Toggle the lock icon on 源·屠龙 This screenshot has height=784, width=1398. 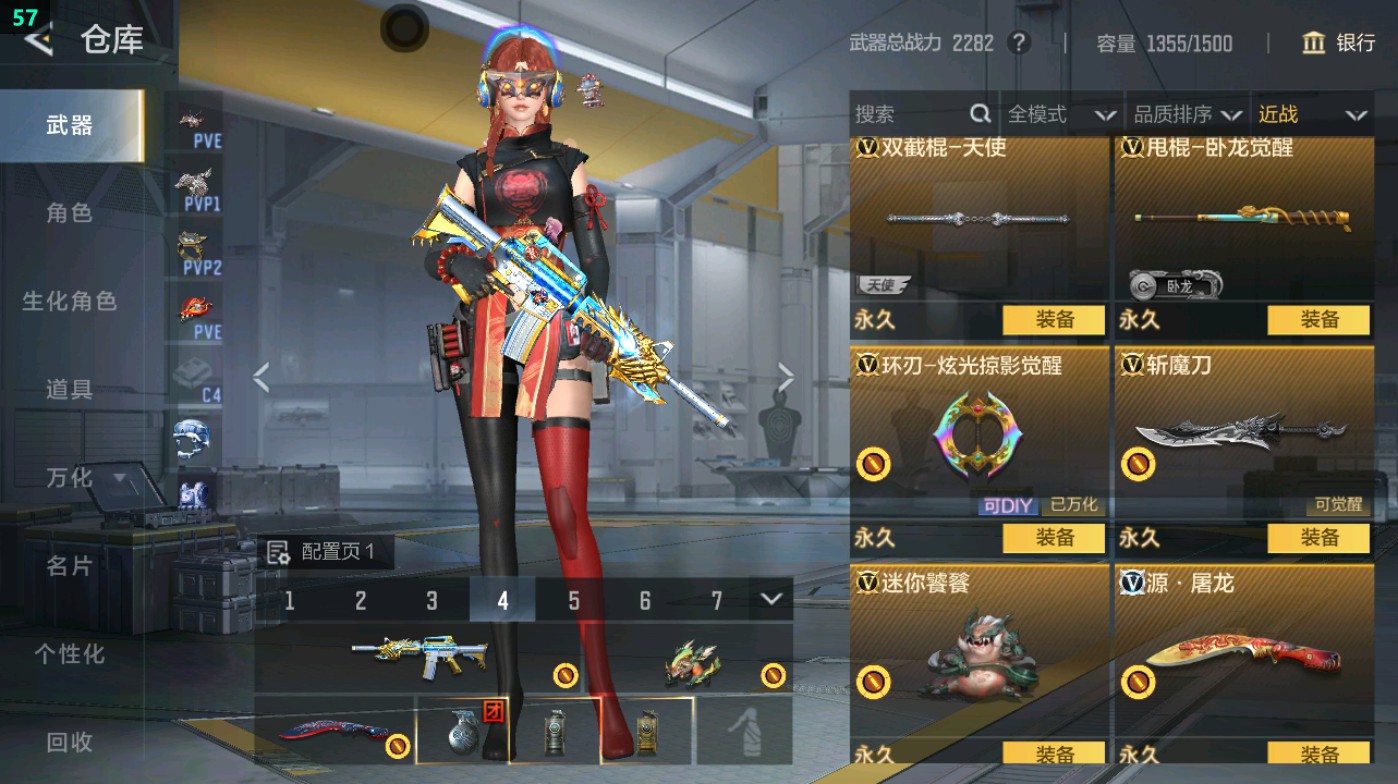click(x=1142, y=684)
